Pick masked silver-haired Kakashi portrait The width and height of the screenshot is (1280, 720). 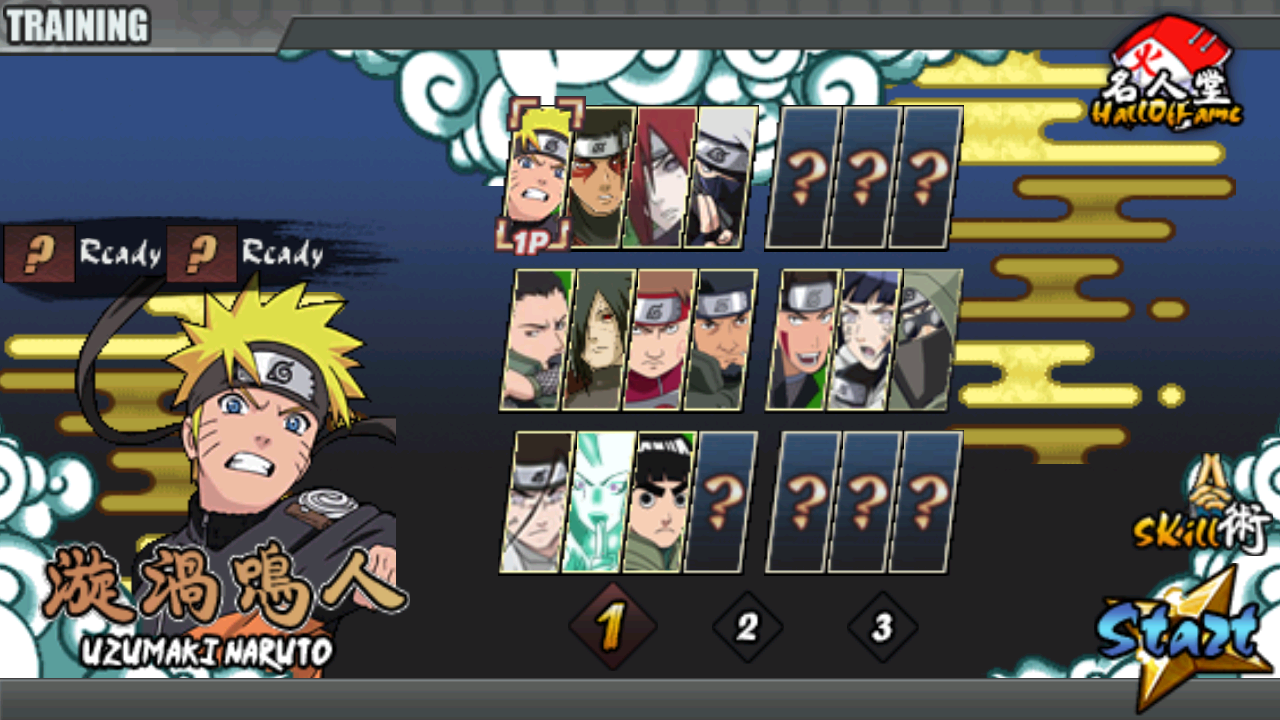point(718,177)
